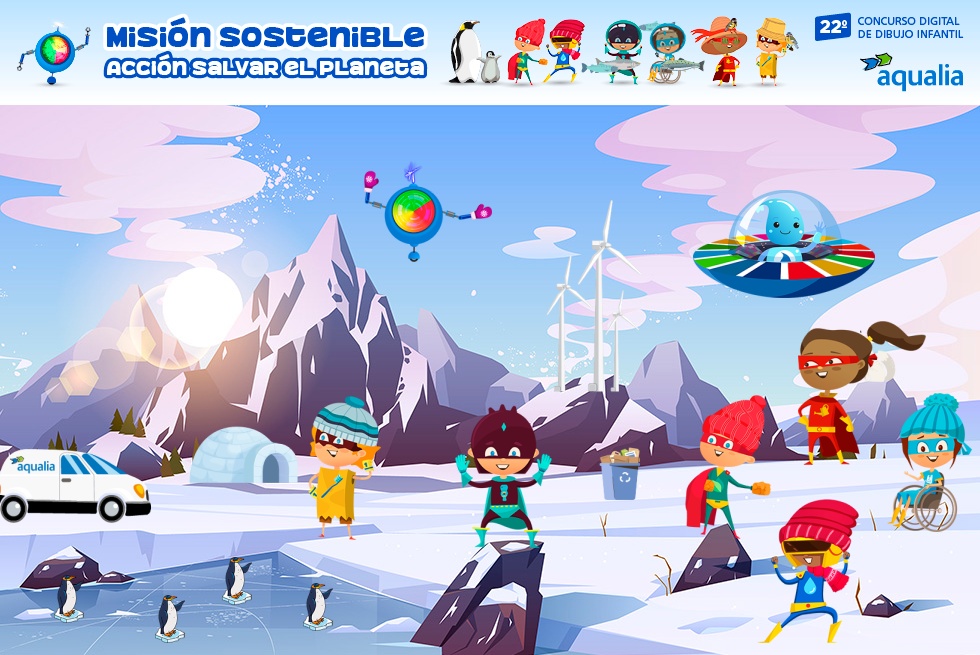Image resolution: width=980 pixels, height=655 pixels.
Task: Open the Misión Sostenible title logo
Action: pos(265,51)
